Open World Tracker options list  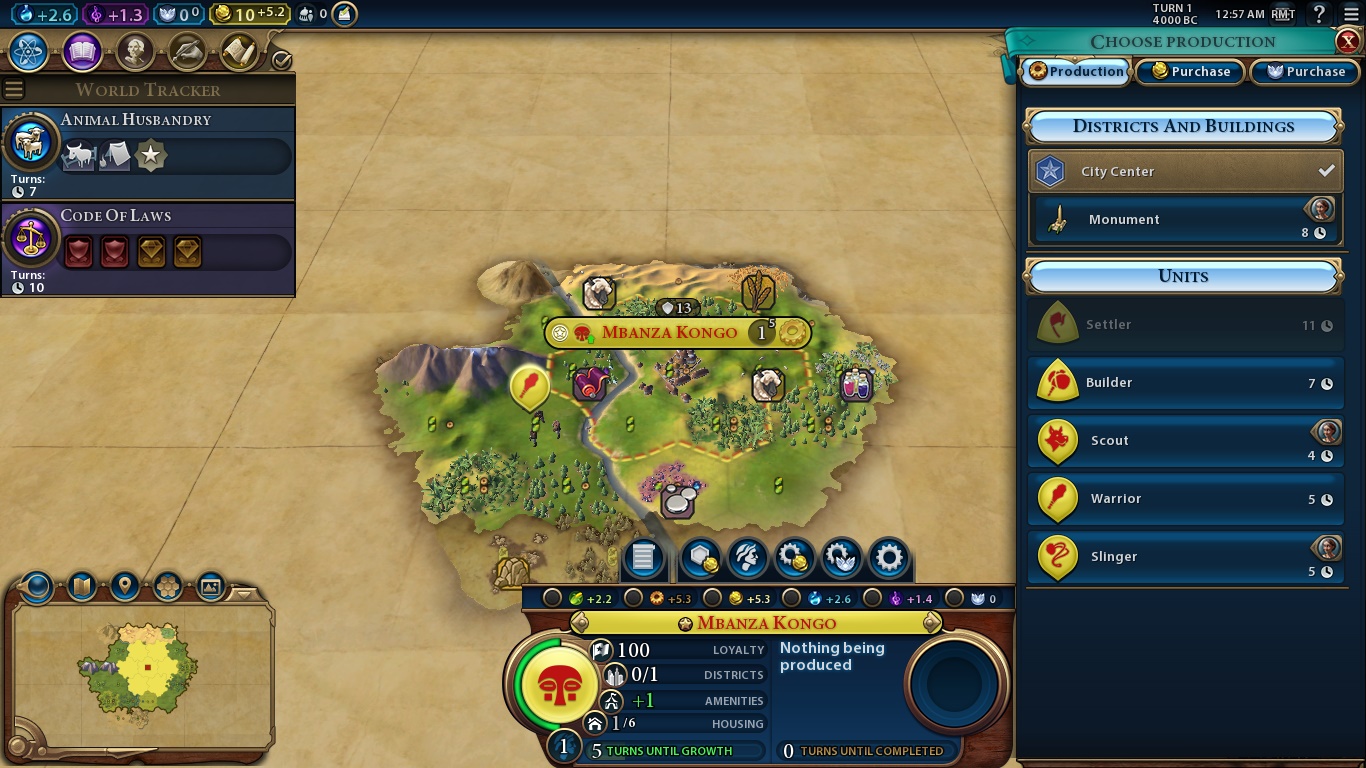point(14,90)
